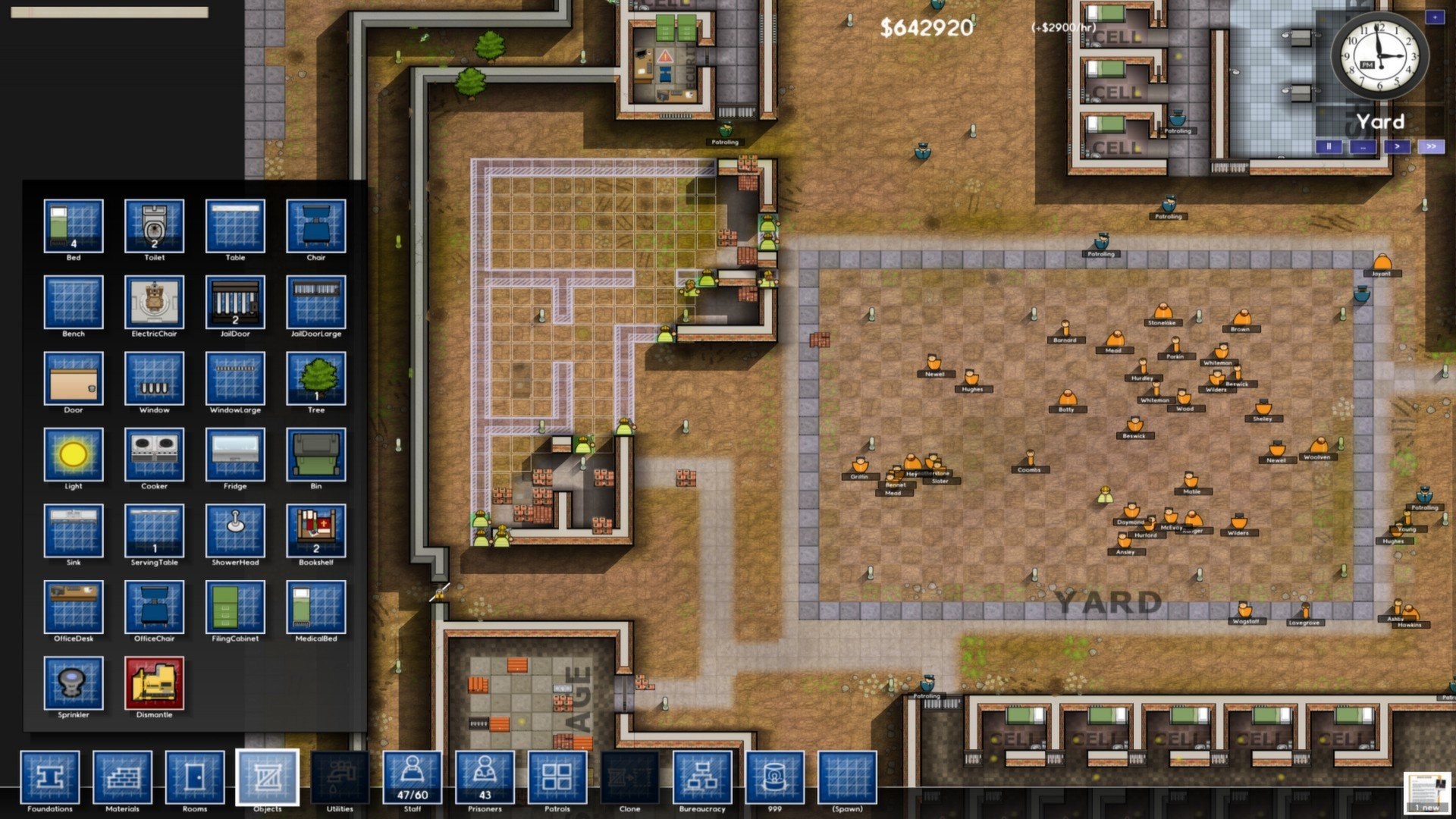This screenshot has width=1456, height=819.
Task: Select the Sprinkler object
Action: point(73,685)
